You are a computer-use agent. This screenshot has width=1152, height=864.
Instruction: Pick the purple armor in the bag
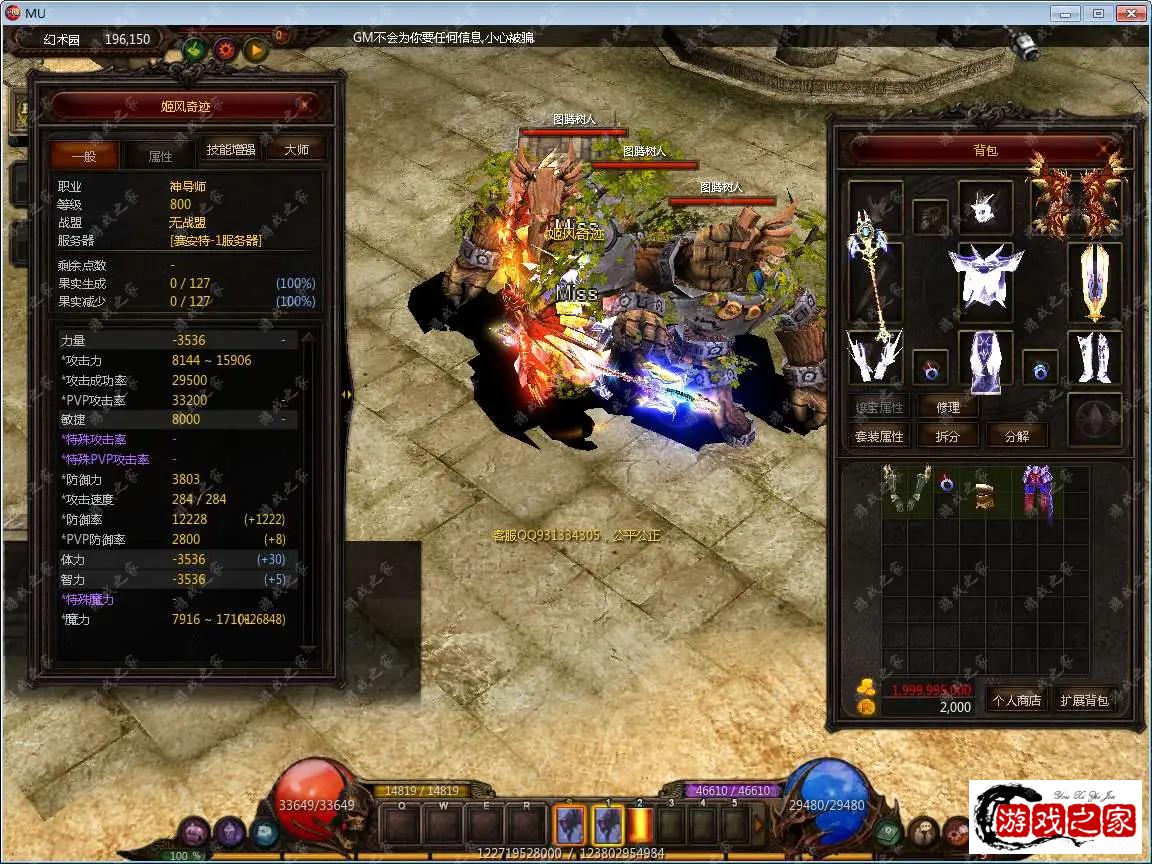click(1037, 490)
